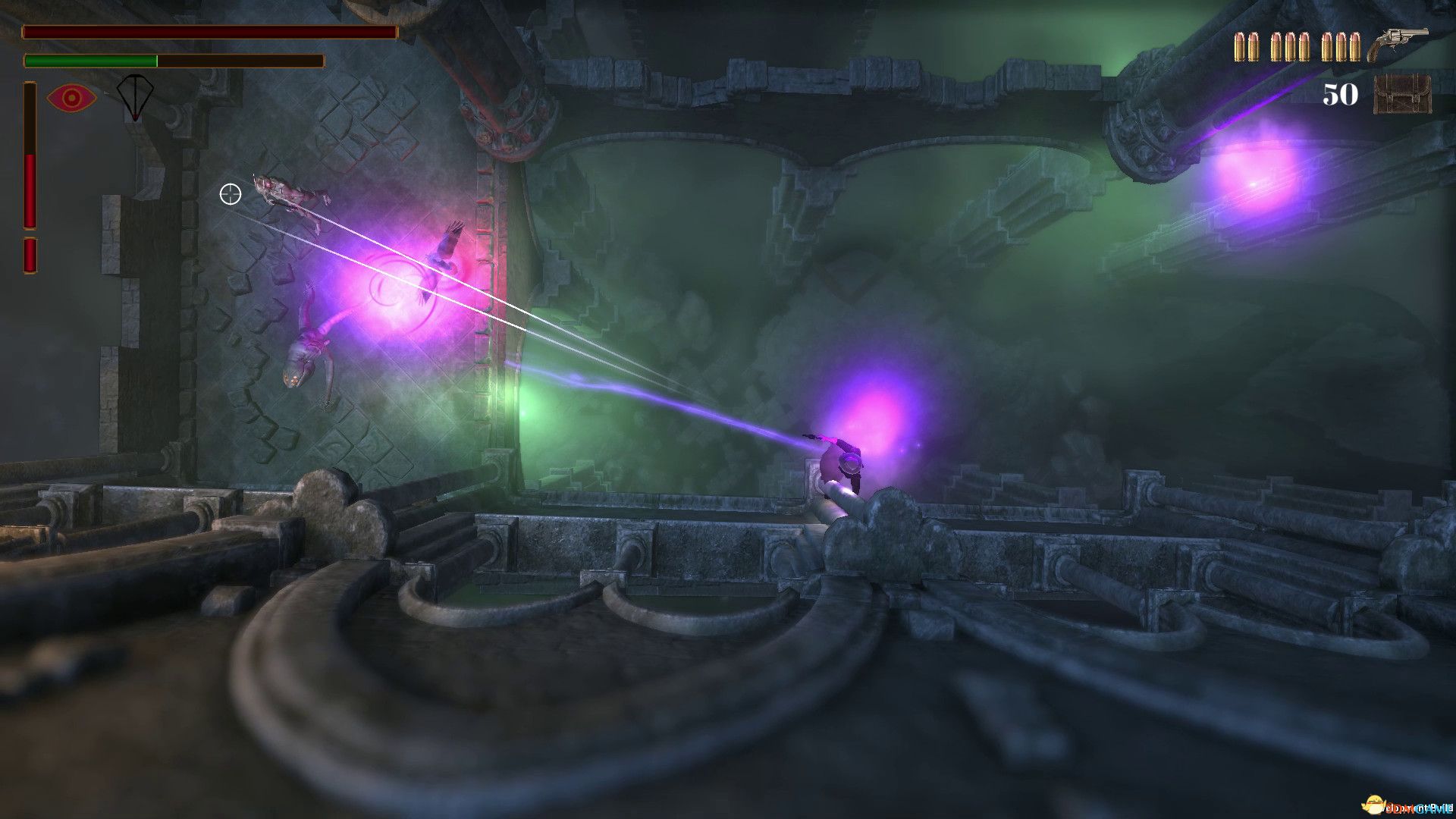Click the first bullet in the ammo row
Screen dimensions: 1456x819
point(1241,47)
